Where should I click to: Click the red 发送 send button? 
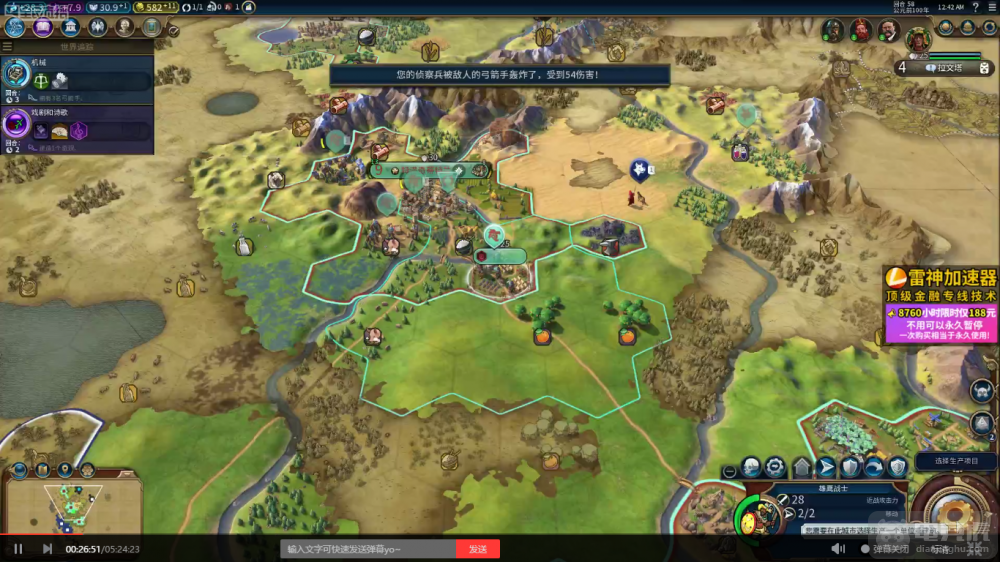click(477, 549)
